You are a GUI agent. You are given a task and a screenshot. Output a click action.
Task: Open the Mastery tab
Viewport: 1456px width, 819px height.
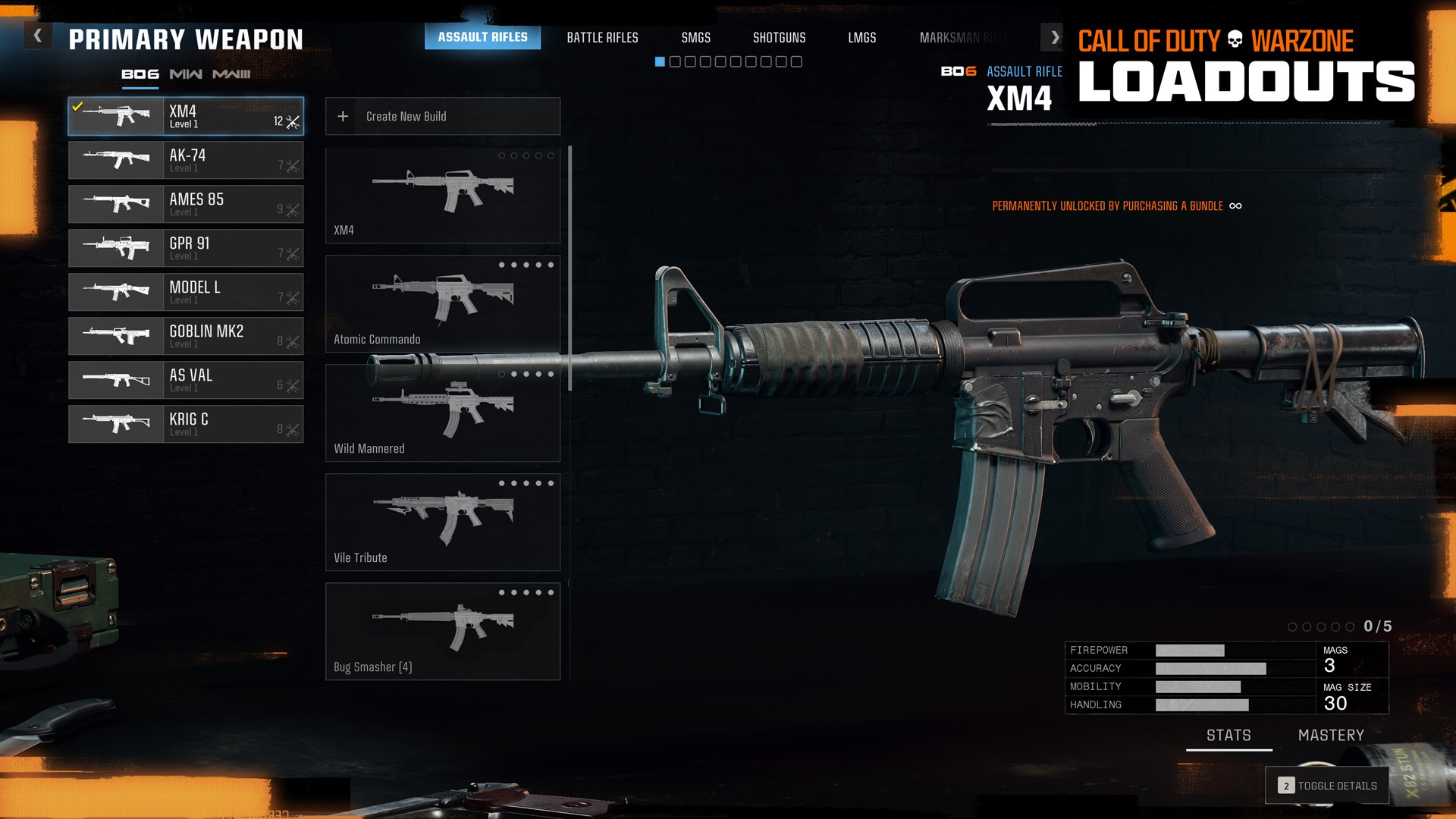click(1331, 736)
